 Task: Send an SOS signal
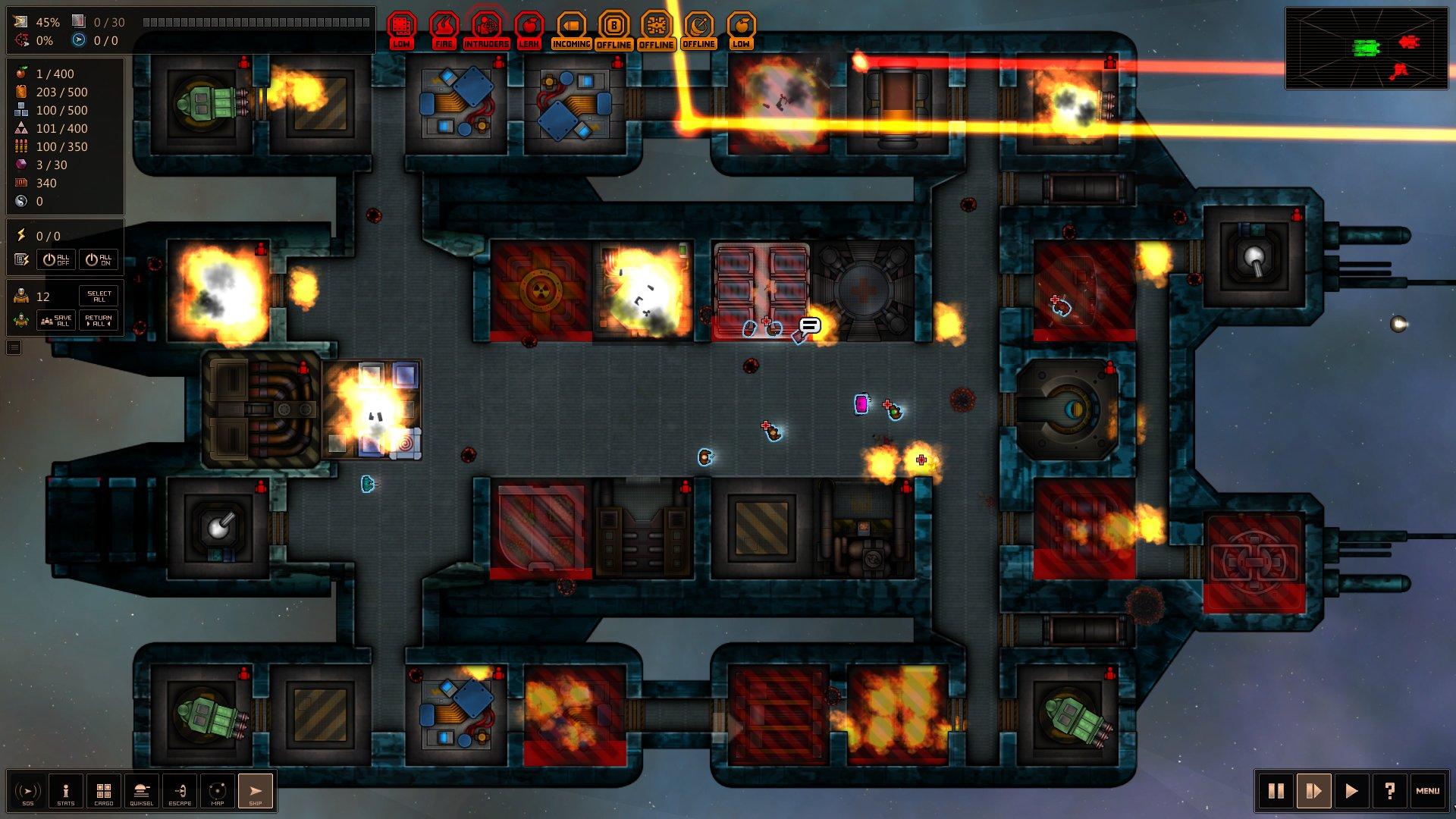[28, 792]
